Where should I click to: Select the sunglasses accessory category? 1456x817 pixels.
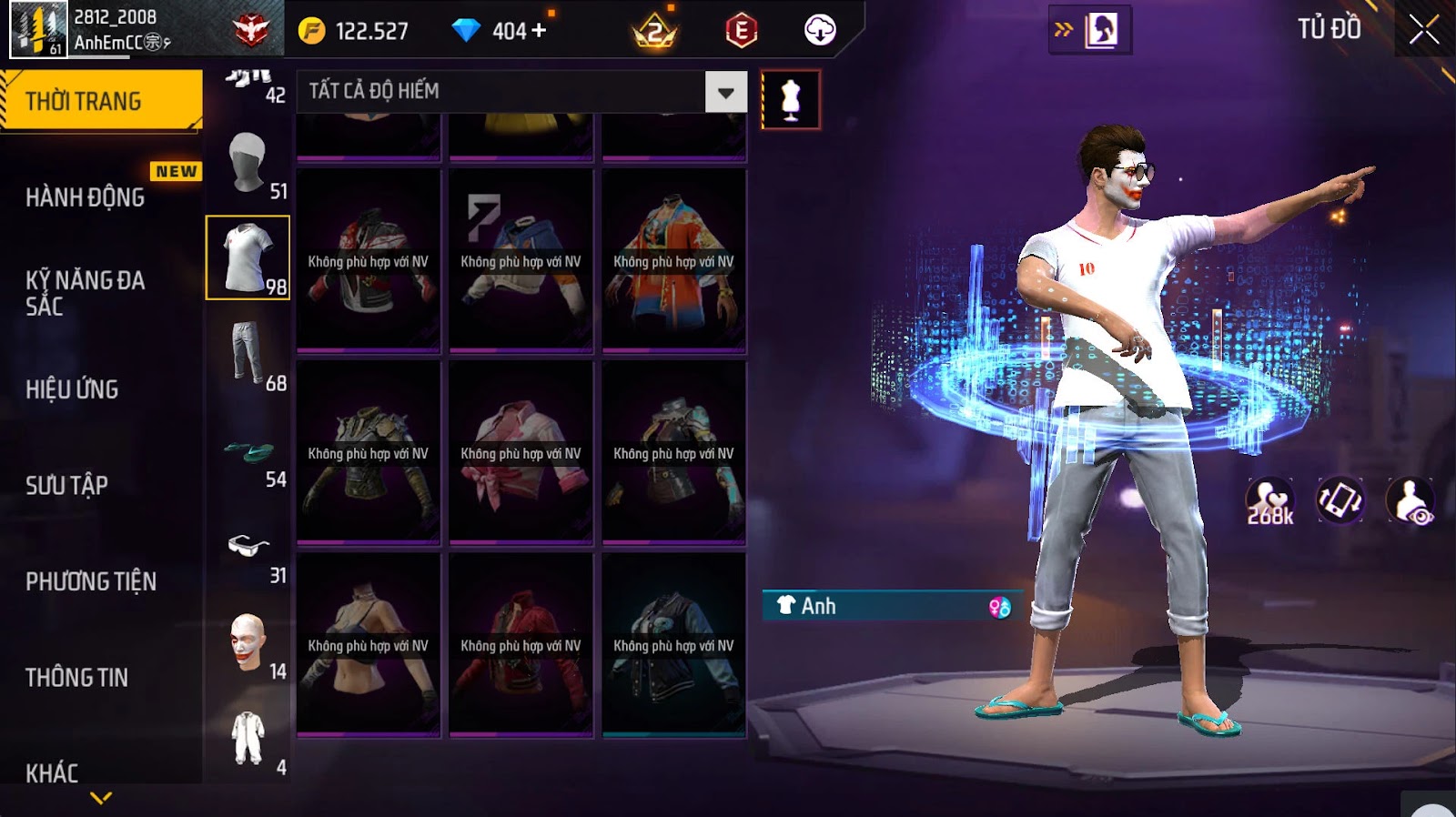click(x=248, y=546)
